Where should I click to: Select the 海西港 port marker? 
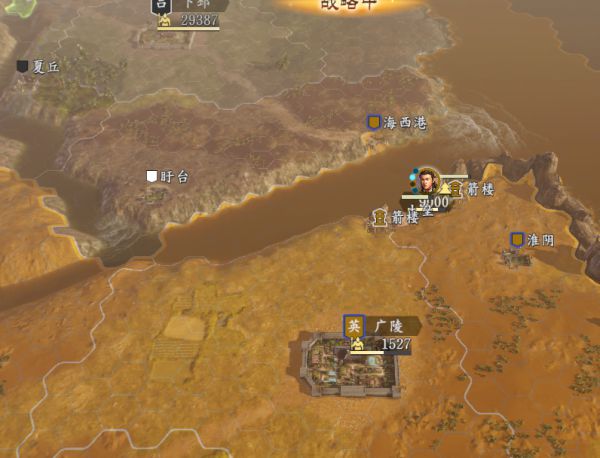click(x=374, y=122)
